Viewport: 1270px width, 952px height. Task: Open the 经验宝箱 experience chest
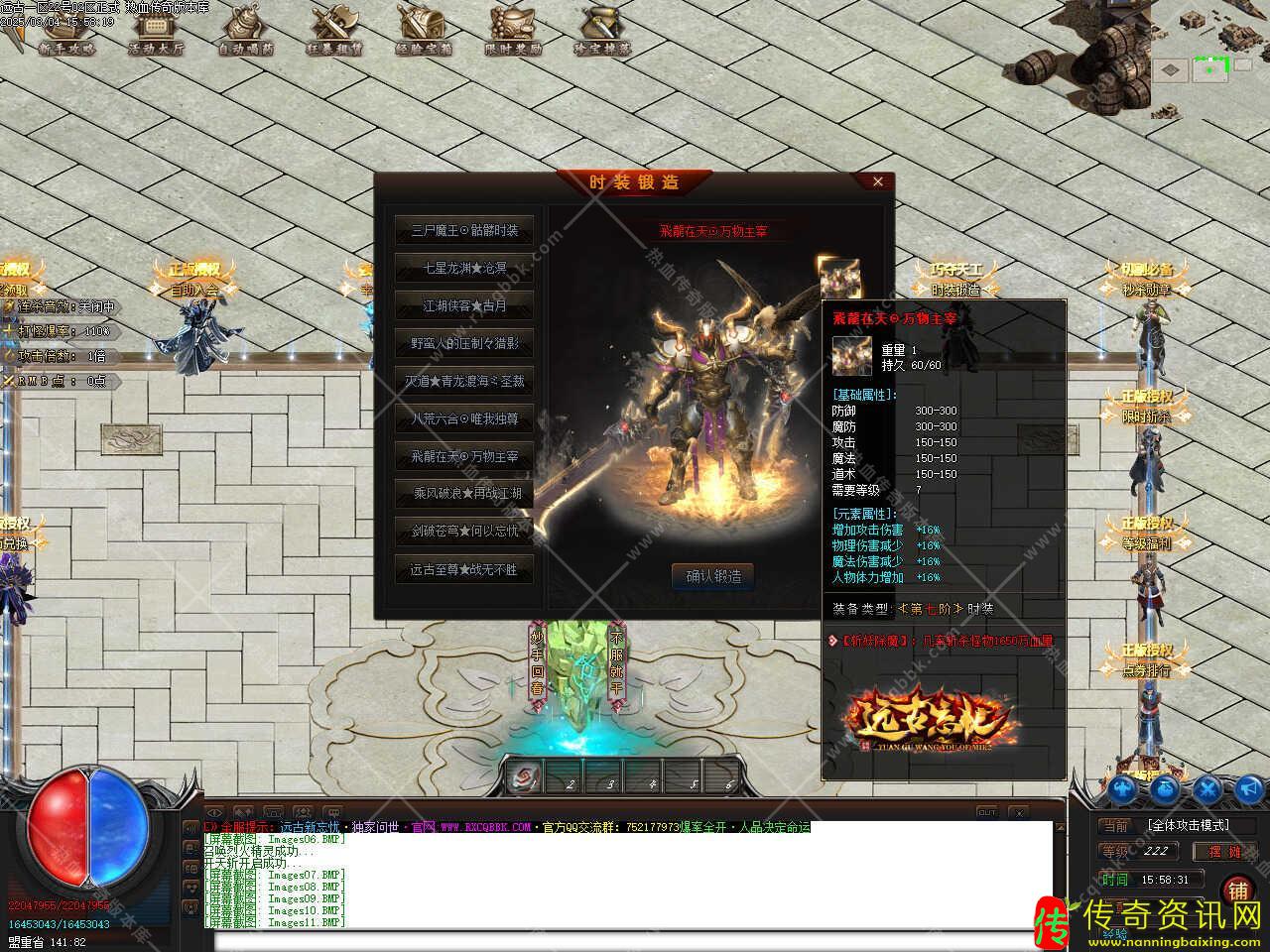(424, 30)
